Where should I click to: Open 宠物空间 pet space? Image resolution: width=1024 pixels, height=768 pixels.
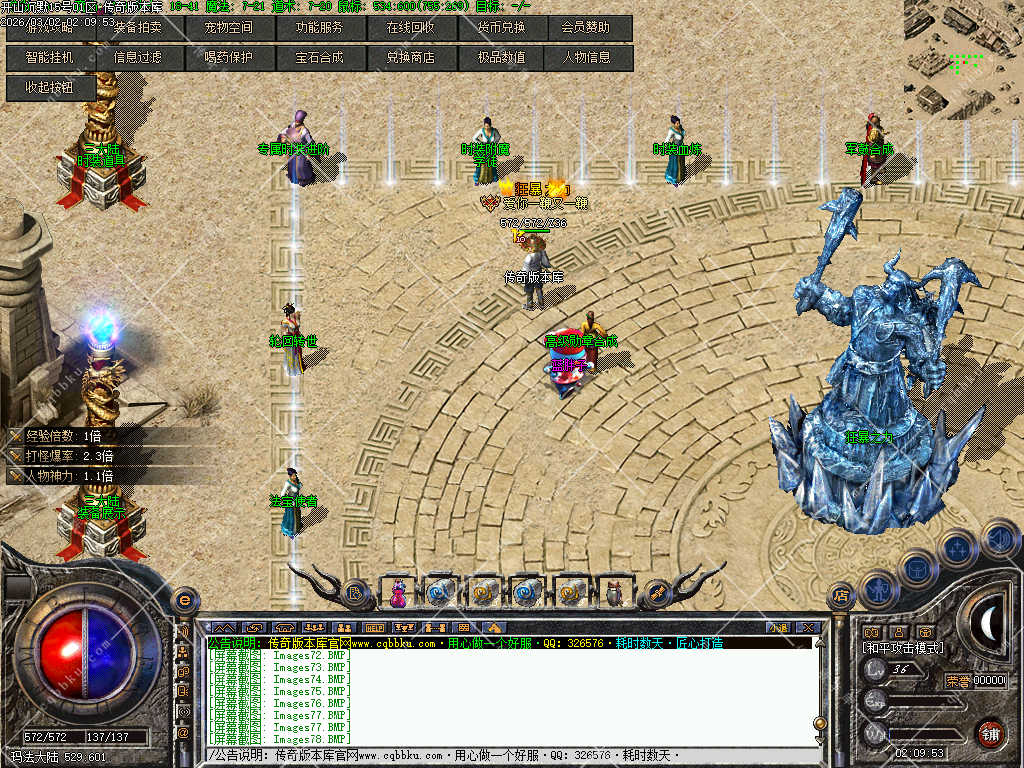tap(229, 28)
